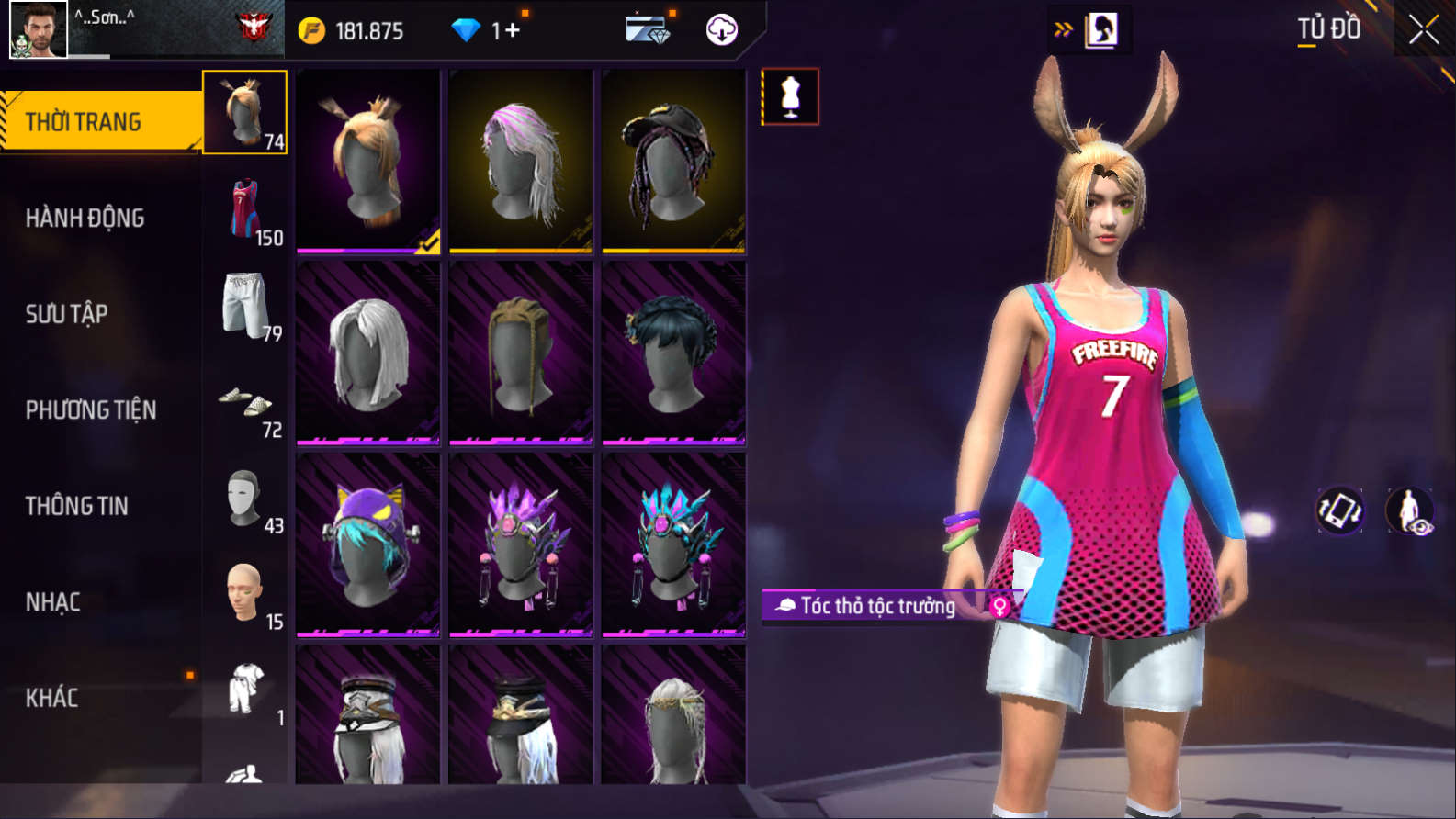Image resolution: width=1456 pixels, height=819 pixels.
Task: Switch to the white shorts category
Action: point(245,306)
